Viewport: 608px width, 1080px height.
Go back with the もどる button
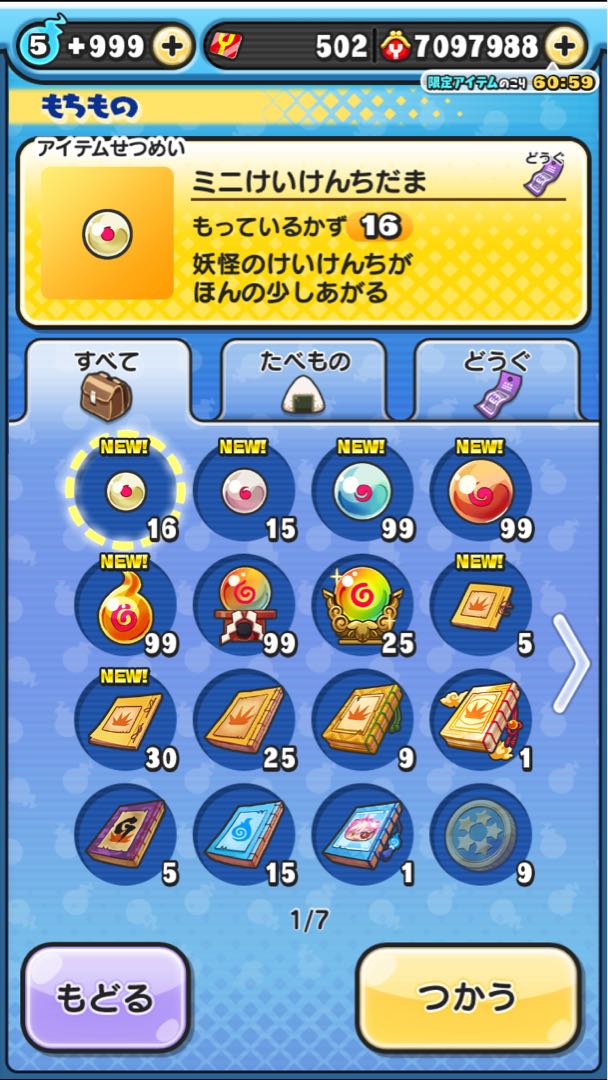click(x=106, y=997)
